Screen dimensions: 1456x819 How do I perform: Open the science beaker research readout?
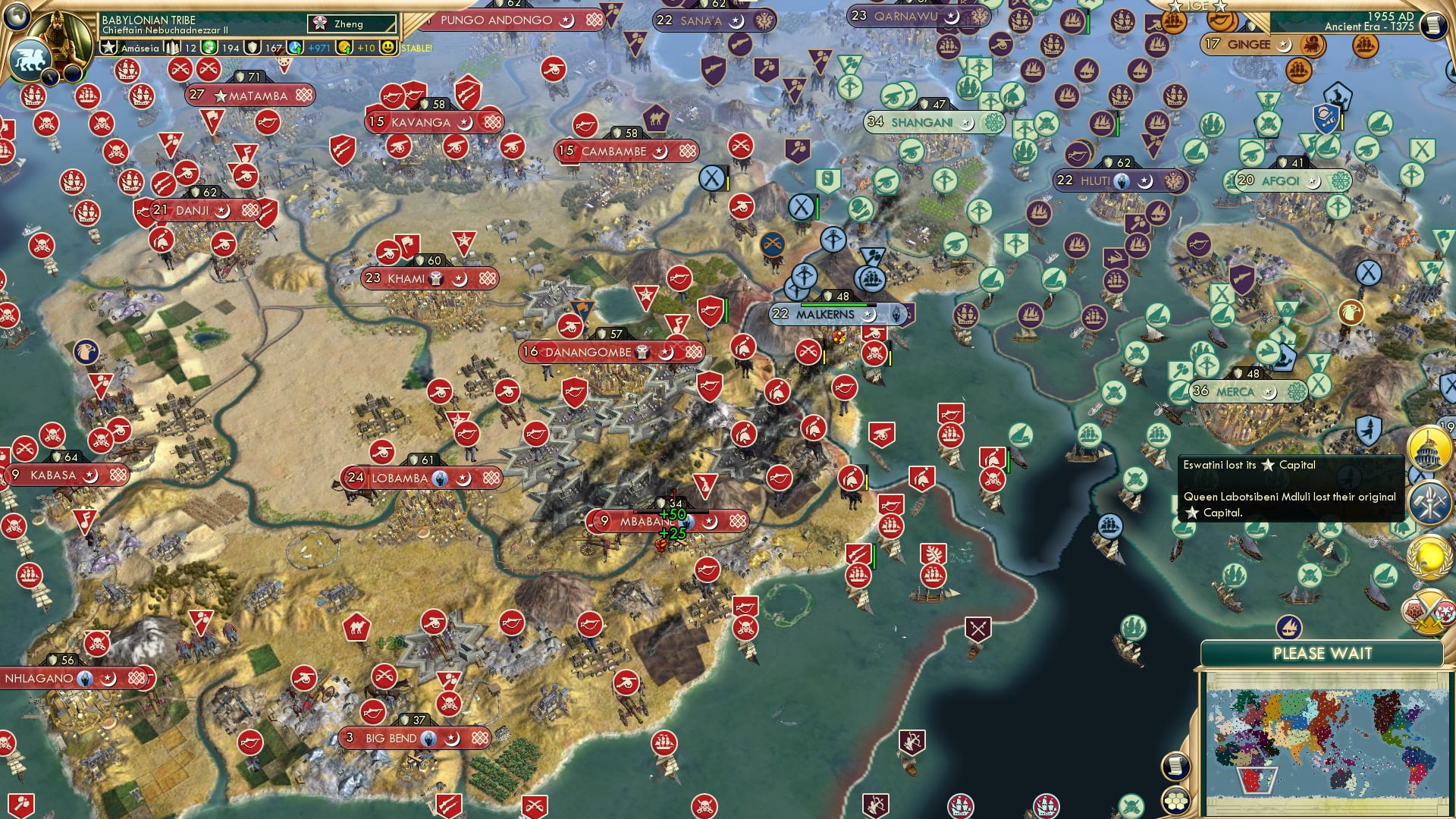pos(296,48)
